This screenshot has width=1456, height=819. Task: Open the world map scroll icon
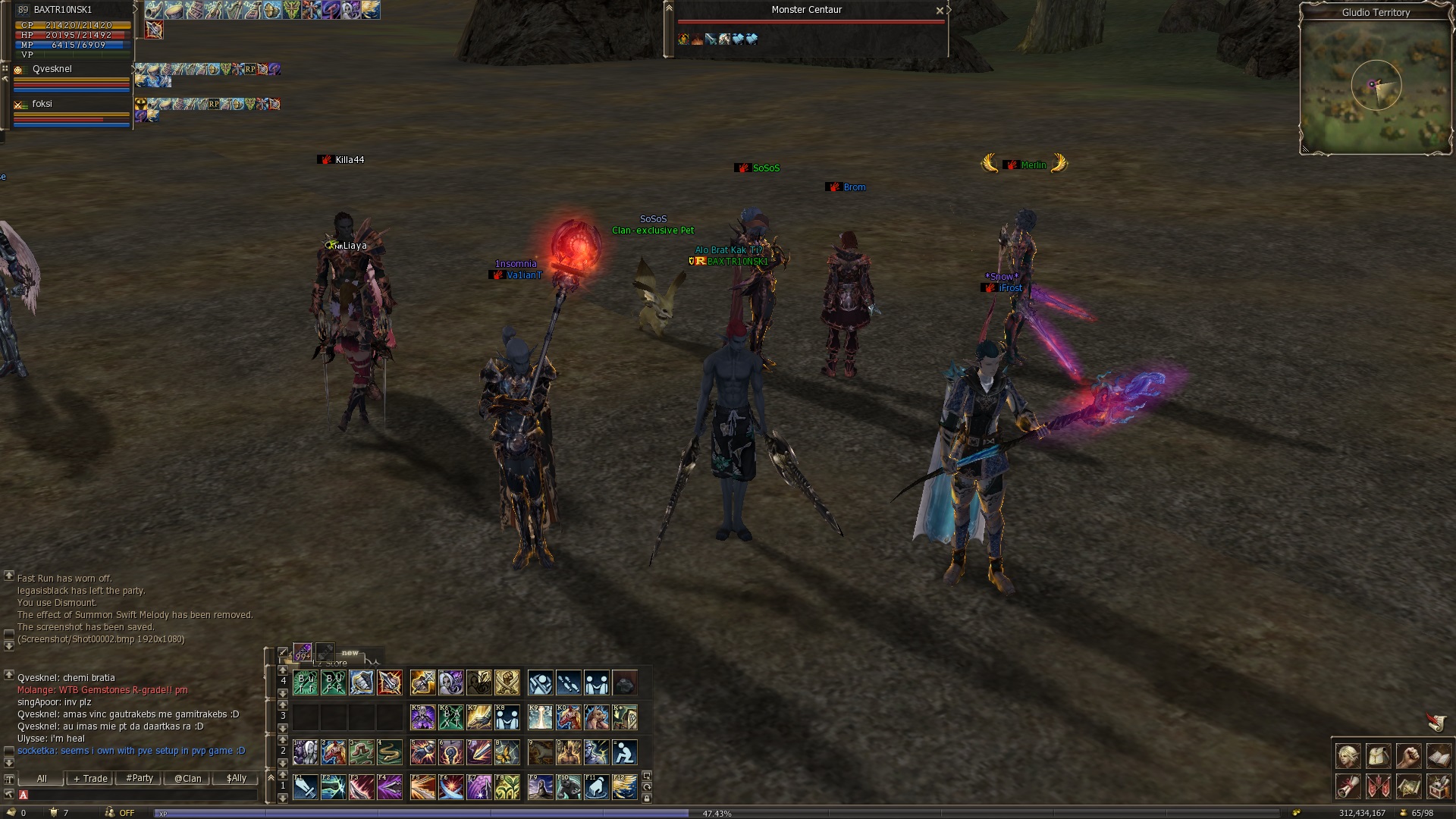click(x=1408, y=786)
